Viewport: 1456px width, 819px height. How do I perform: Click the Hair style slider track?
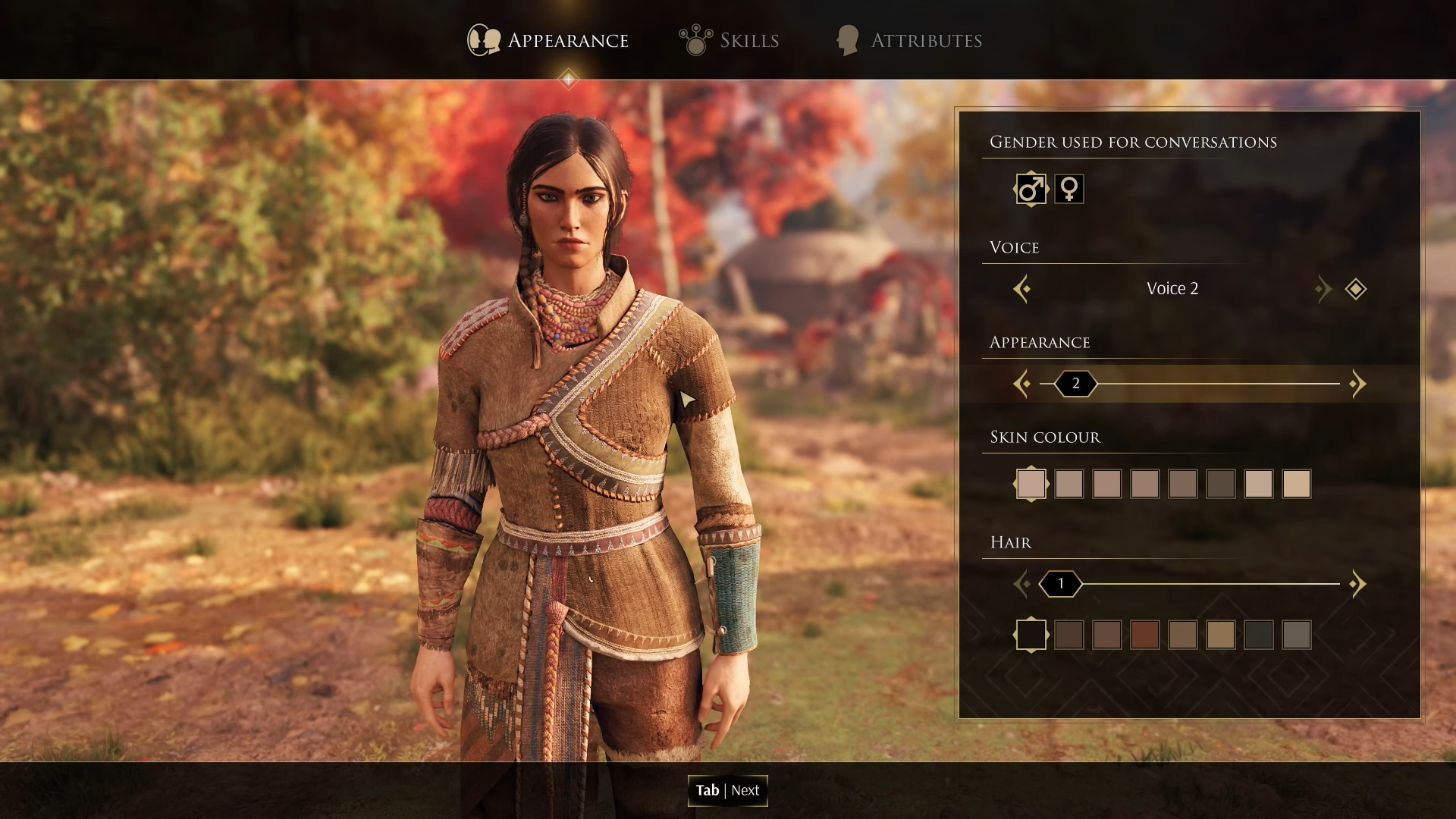tap(1213, 584)
